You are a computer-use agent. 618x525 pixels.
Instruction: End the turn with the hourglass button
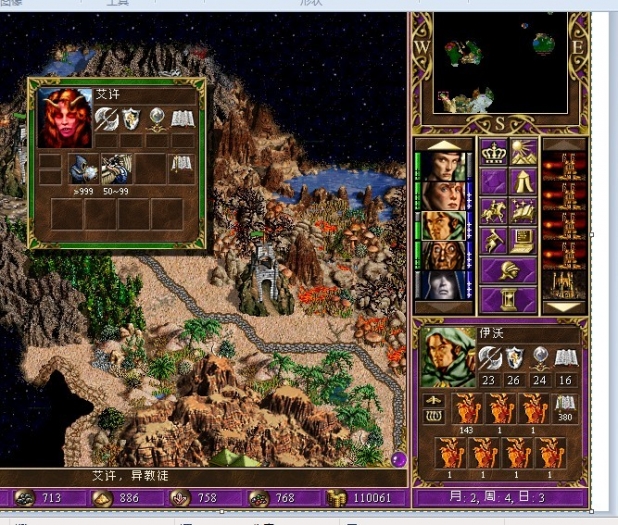pos(509,298)
